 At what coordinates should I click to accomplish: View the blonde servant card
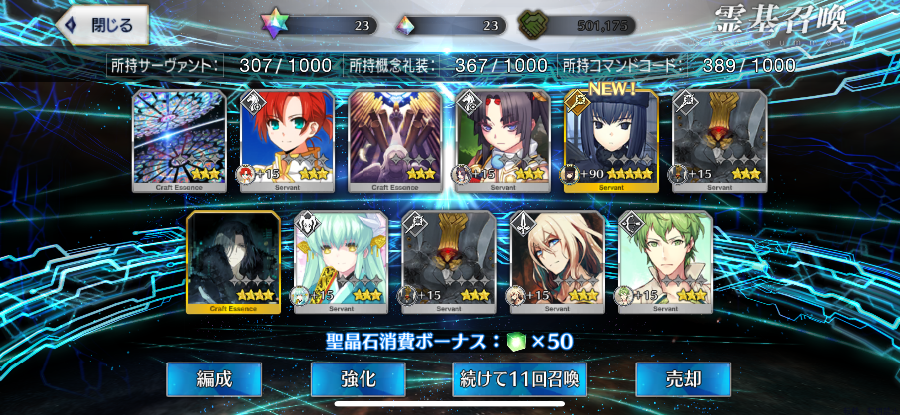(x=557, y=262)
